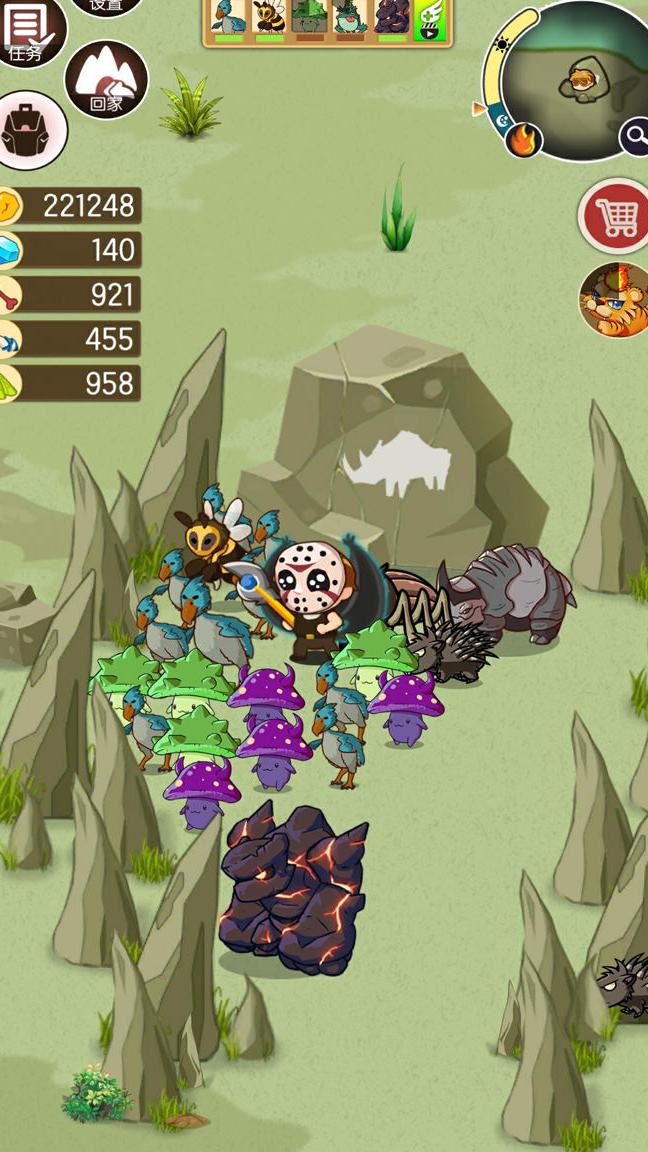648x1152 pixels.
Task: Tap the green wing video button
Action: point(430,19)
